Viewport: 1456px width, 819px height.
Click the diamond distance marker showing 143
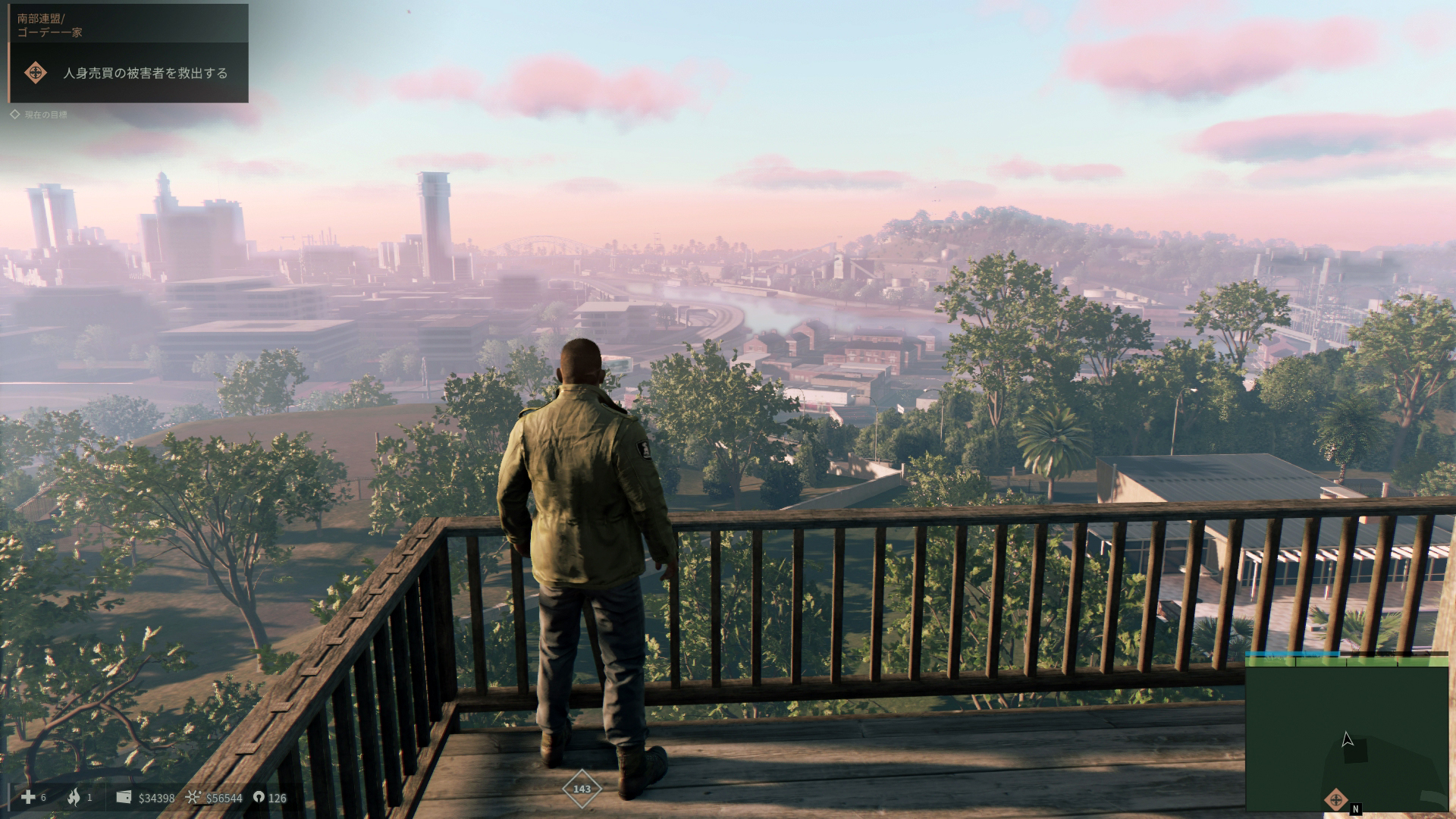582,789
